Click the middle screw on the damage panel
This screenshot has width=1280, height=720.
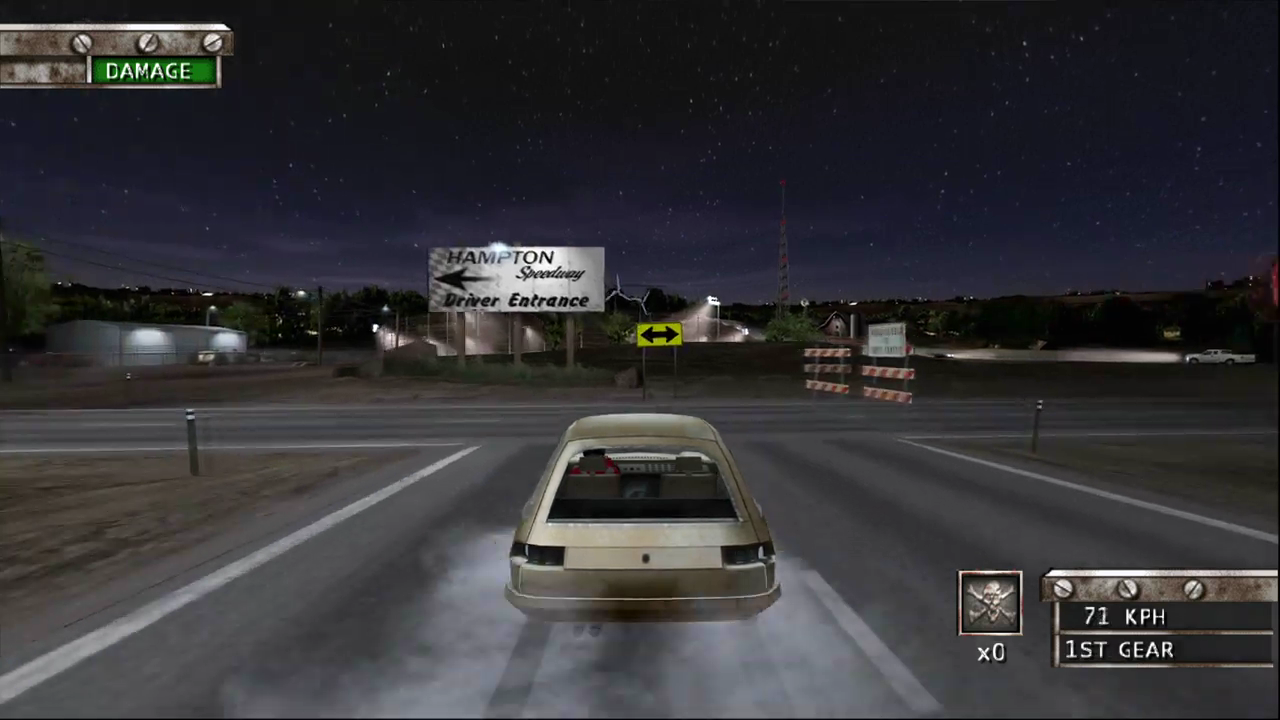[x=147, y=42]
